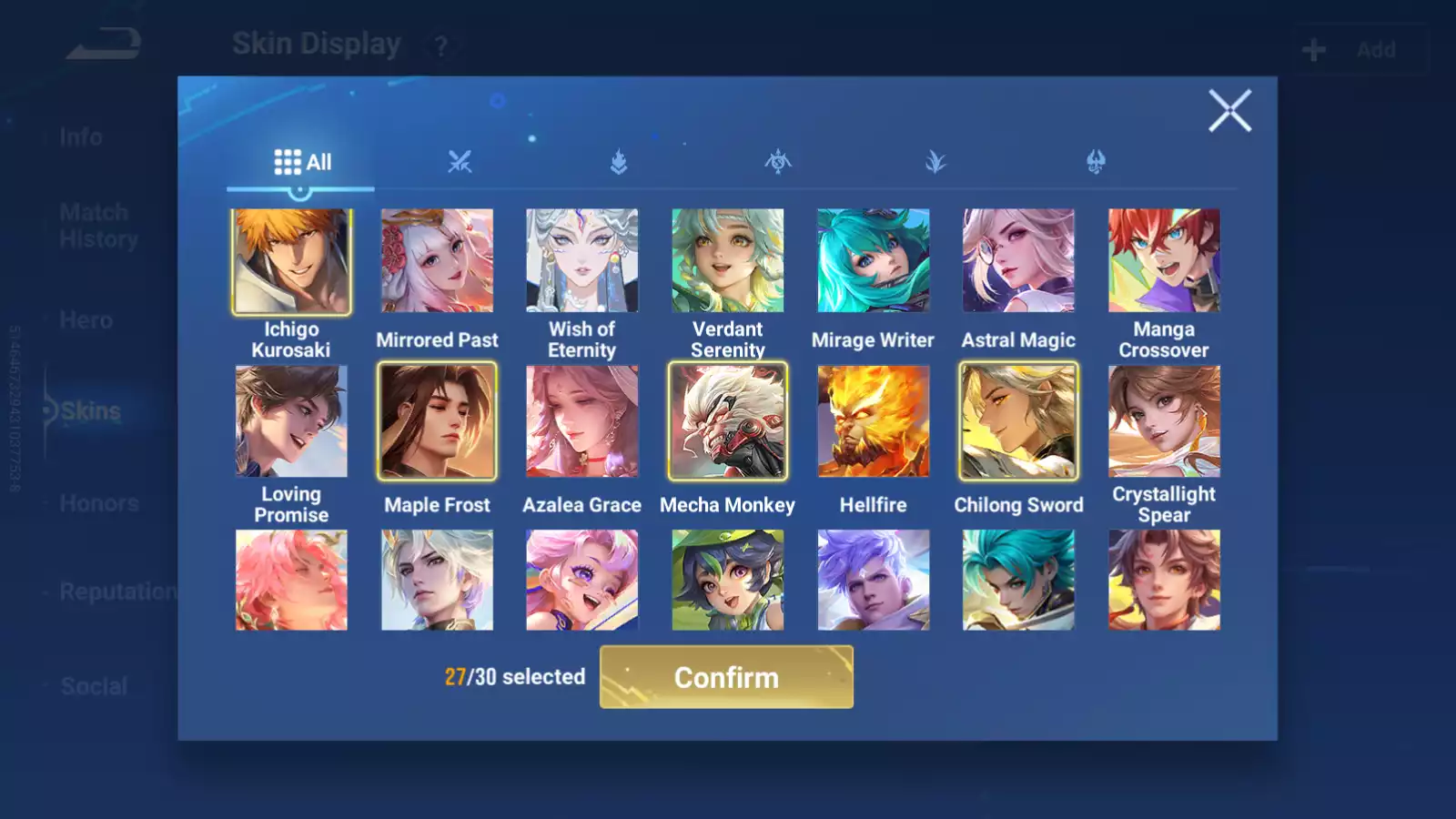The image size is (1456, 819).
Task: Select the Astral Magic skin
Action: coord(1018,261)
